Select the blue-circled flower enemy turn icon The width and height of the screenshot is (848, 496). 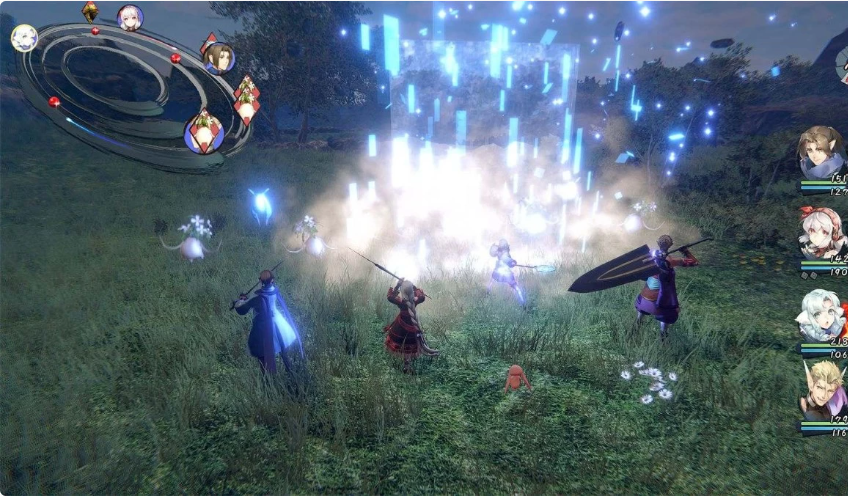click(205, 132)
